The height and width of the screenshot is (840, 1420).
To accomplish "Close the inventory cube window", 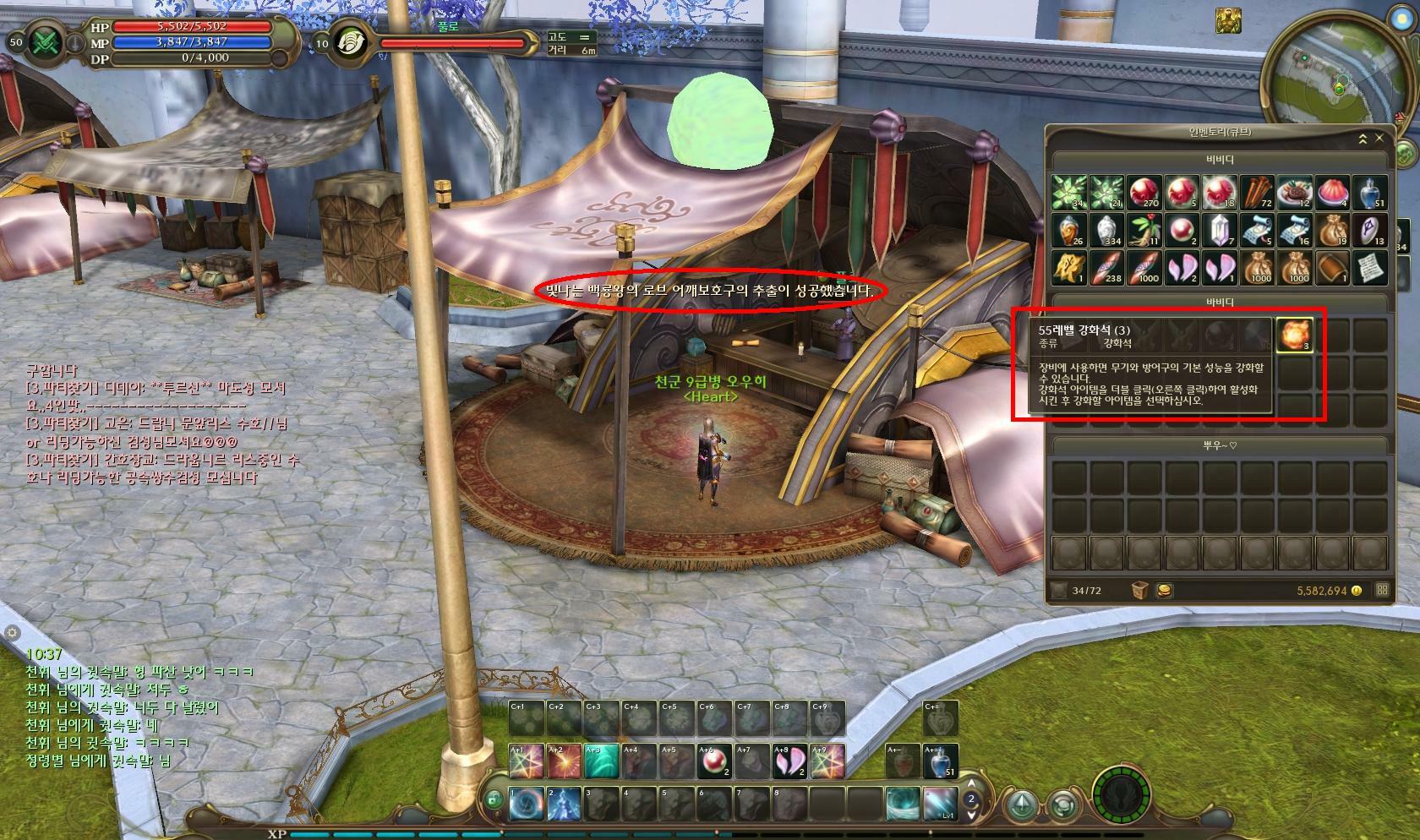I will coord(1379,138).
